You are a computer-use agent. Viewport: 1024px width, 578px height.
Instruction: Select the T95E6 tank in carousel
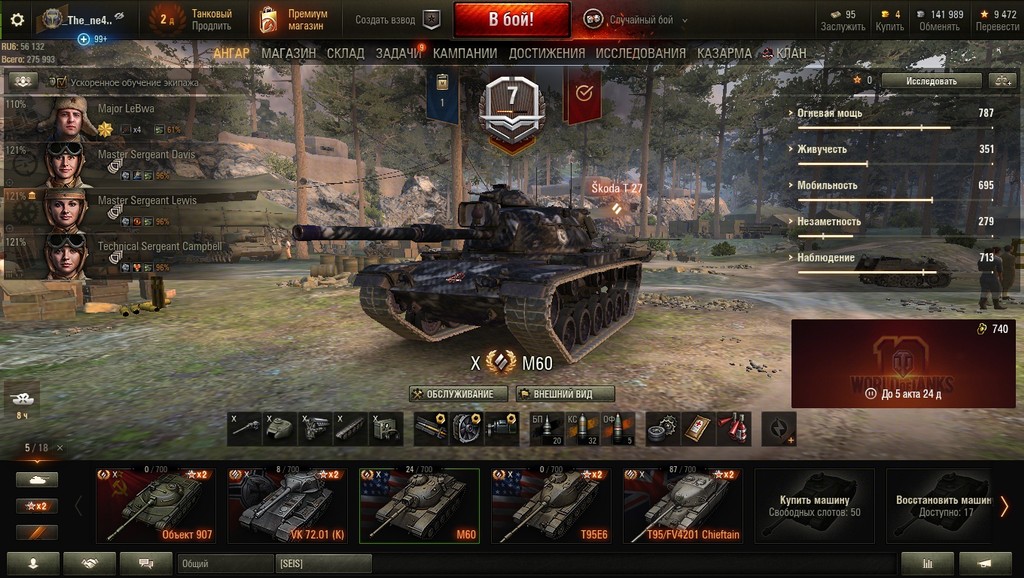tap(551, 505)
